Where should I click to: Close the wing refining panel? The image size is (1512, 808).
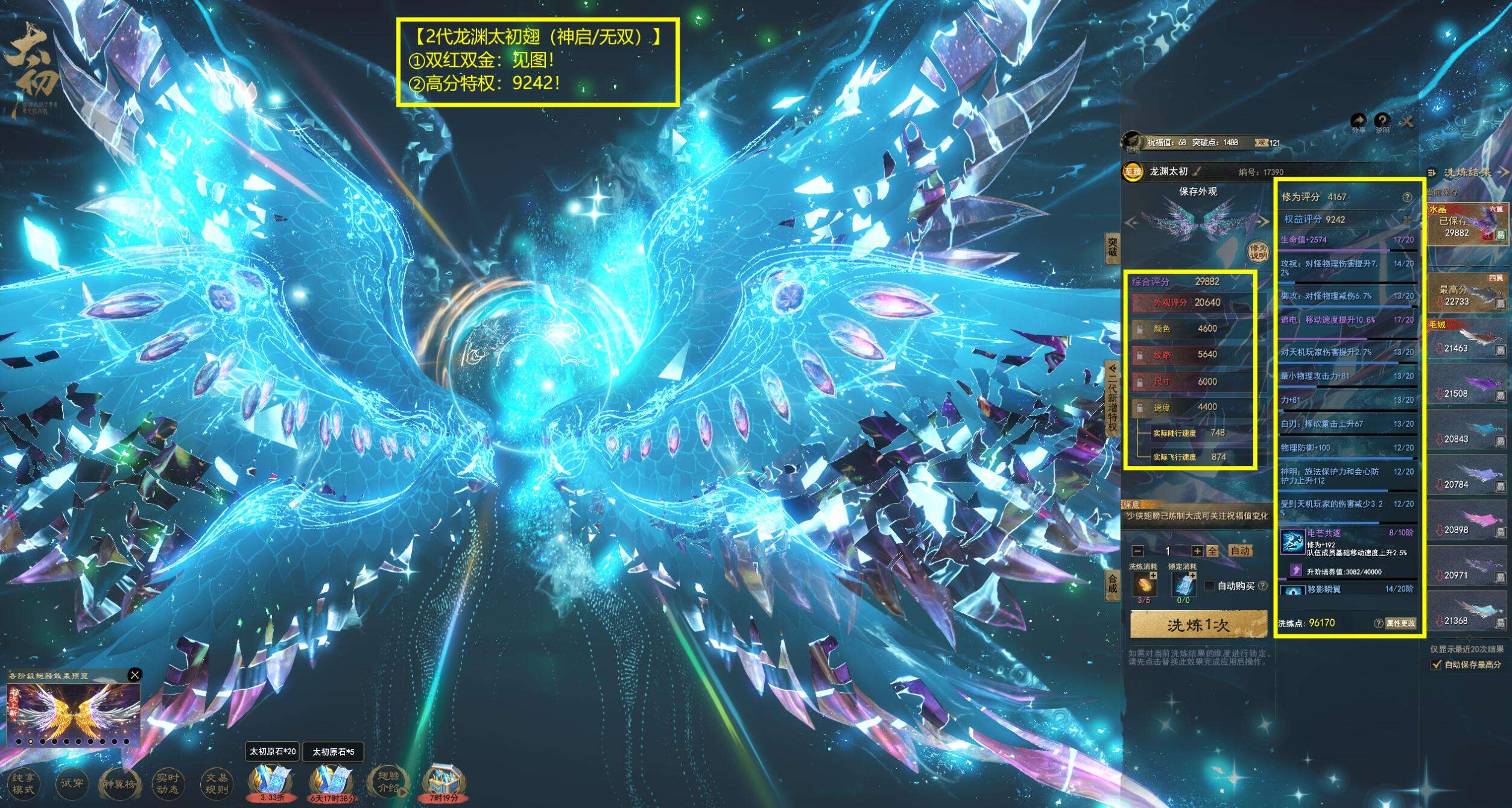[x=1407, y=122]
